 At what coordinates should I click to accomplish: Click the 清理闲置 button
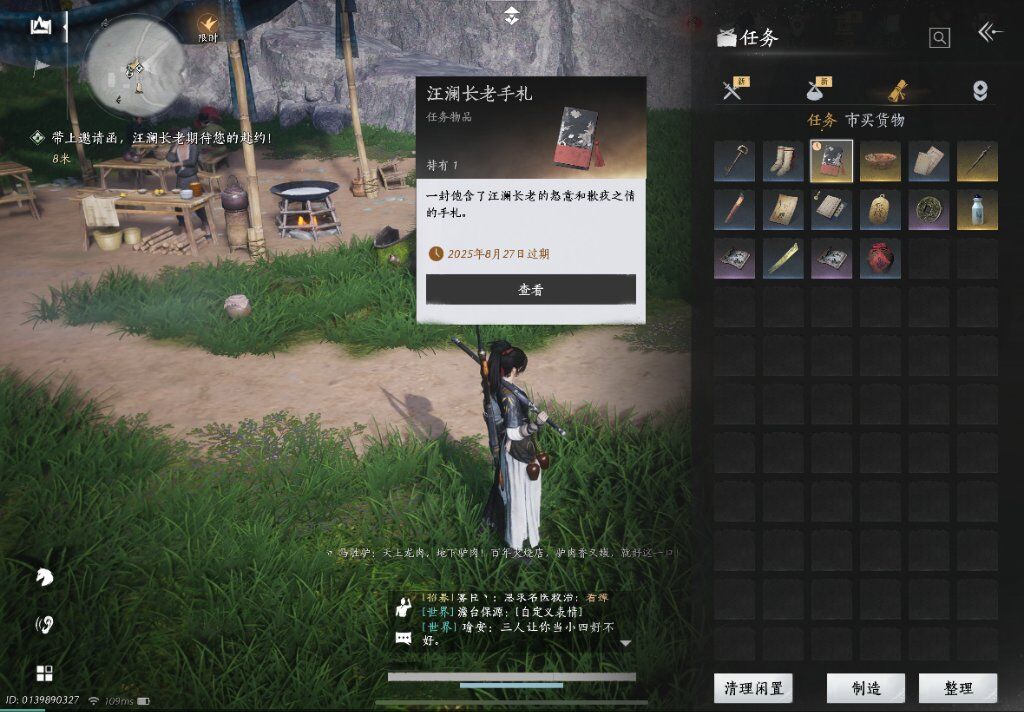pos(752,688)
